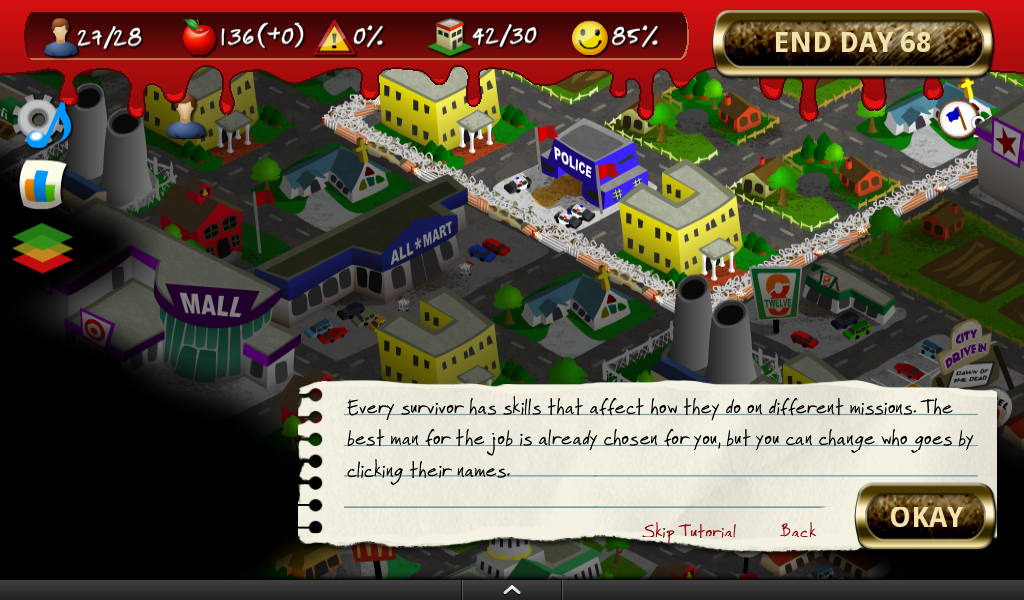Confirm the tutorial note with OKAY
1024x600 pixels.
tap(925, 516)
